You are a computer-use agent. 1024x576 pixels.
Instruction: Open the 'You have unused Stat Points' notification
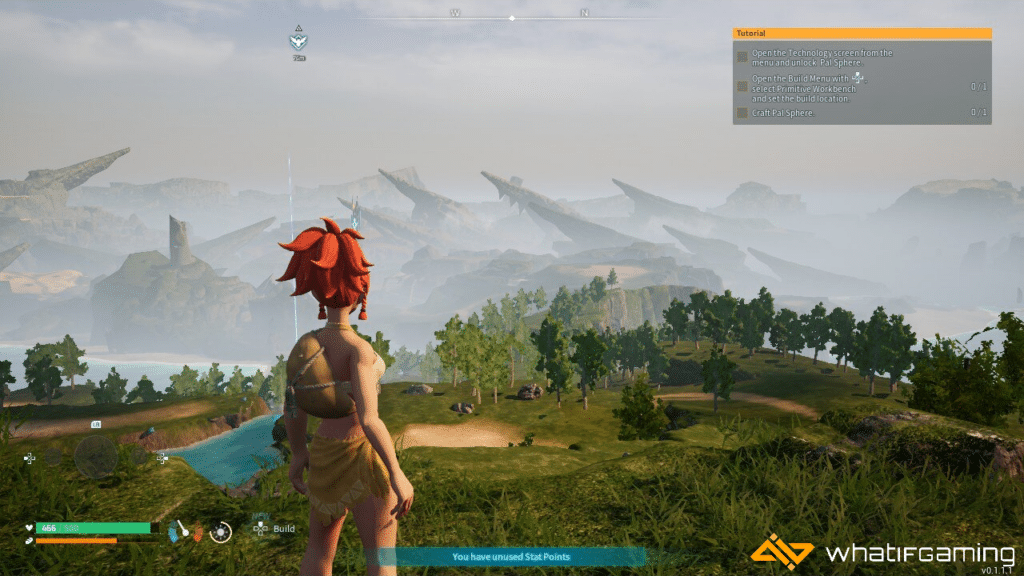505,557
